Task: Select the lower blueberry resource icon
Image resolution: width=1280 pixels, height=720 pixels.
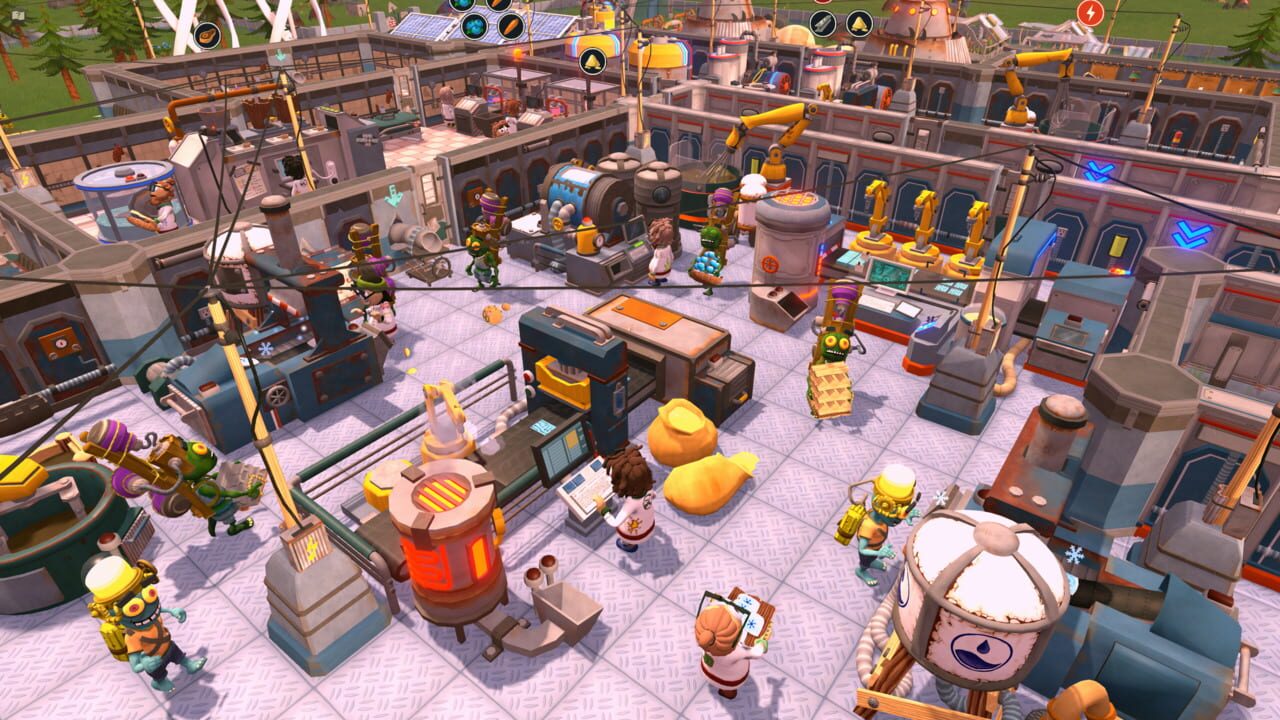Action: pos(474,26)
